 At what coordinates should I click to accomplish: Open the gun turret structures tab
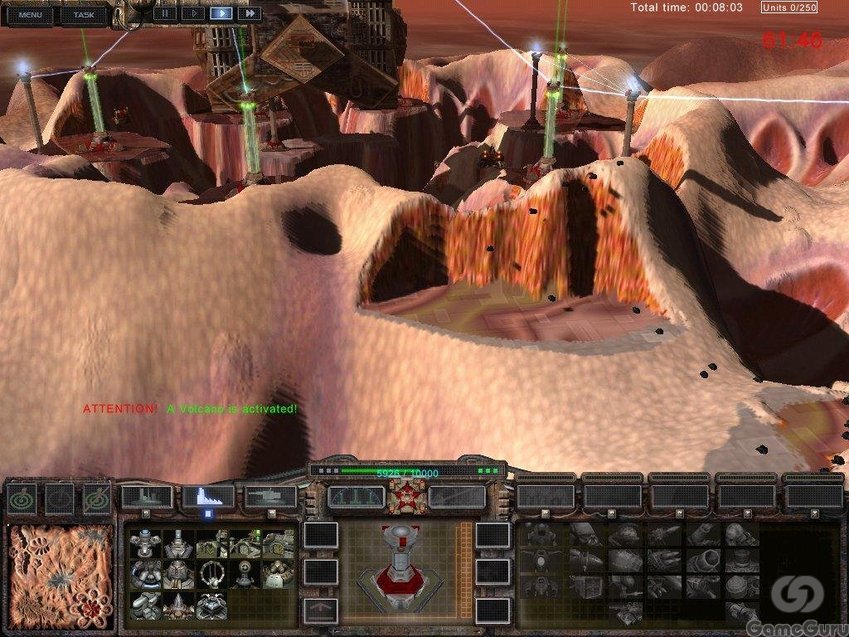[x=270, y=496]
